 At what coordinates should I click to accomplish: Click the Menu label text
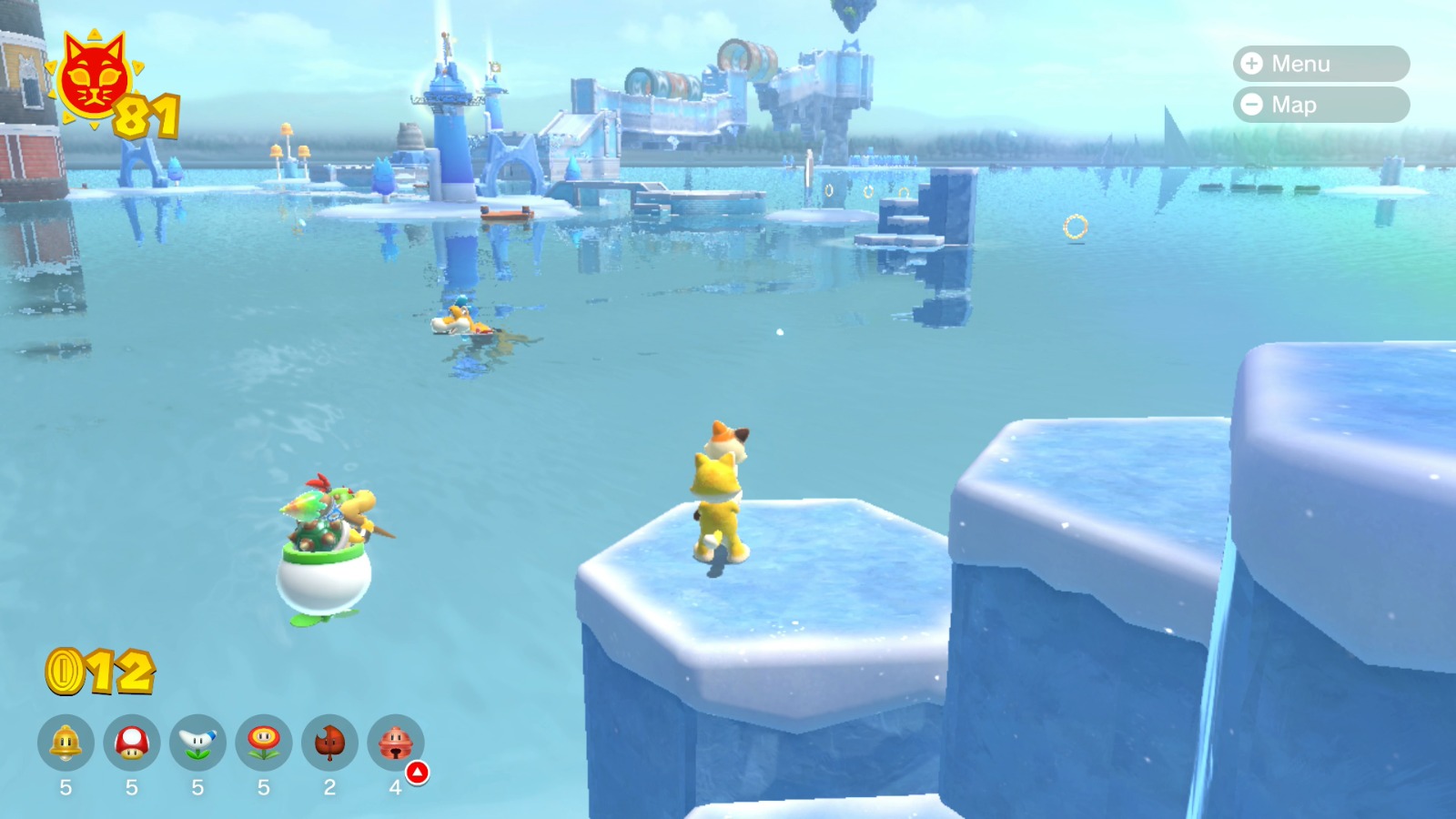point(1303,64)
